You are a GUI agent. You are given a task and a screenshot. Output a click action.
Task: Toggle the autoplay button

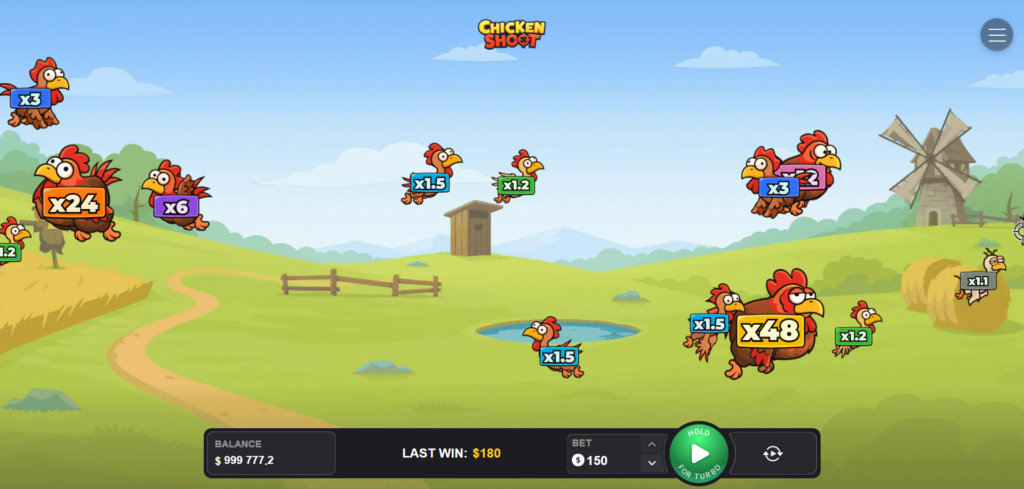(x=773, y=453)
